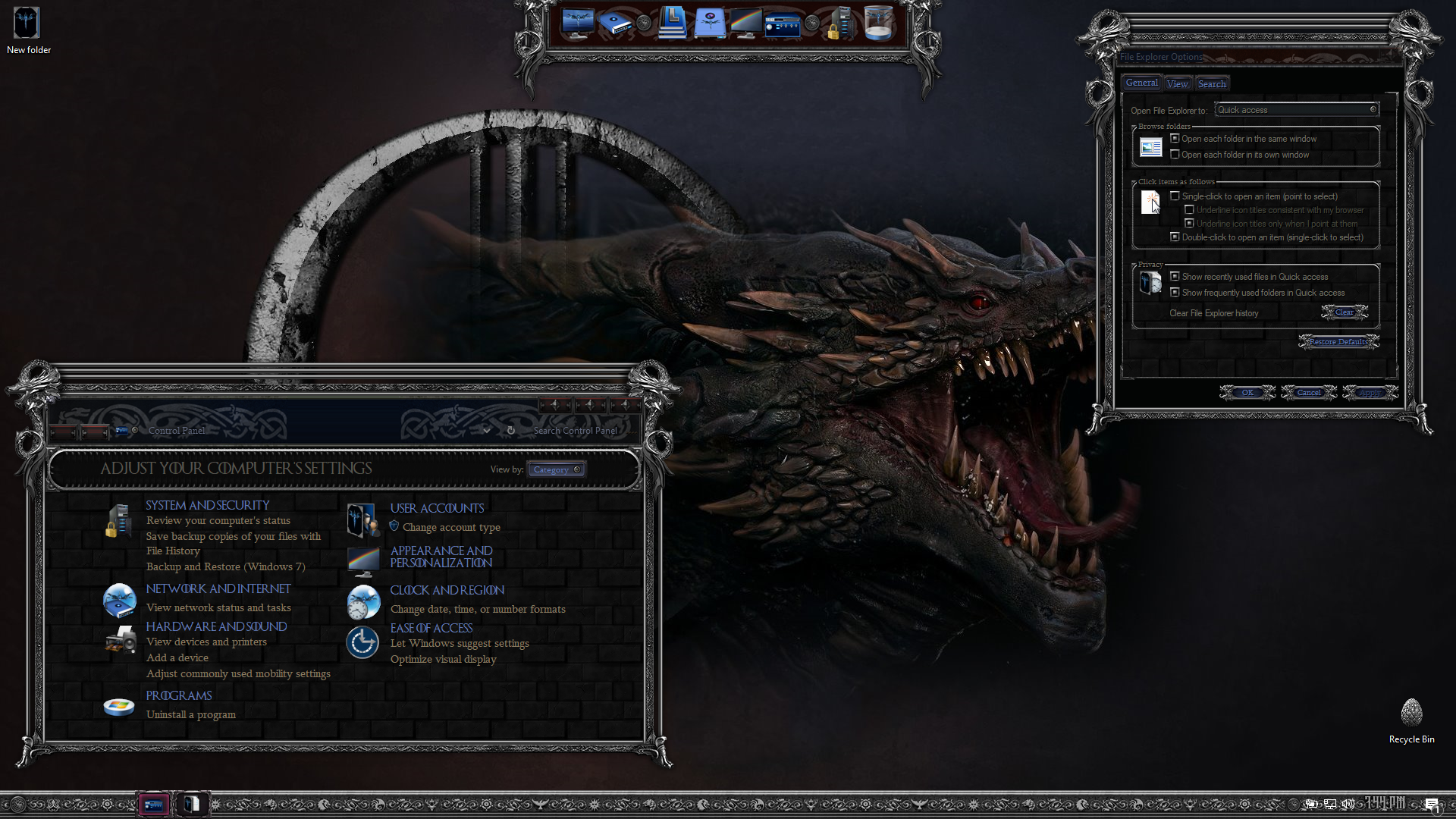Open the Quick access dropdown
The height and width of the screenshot is (819, 1456).
pyautogui.click(x=1296, y=110)
